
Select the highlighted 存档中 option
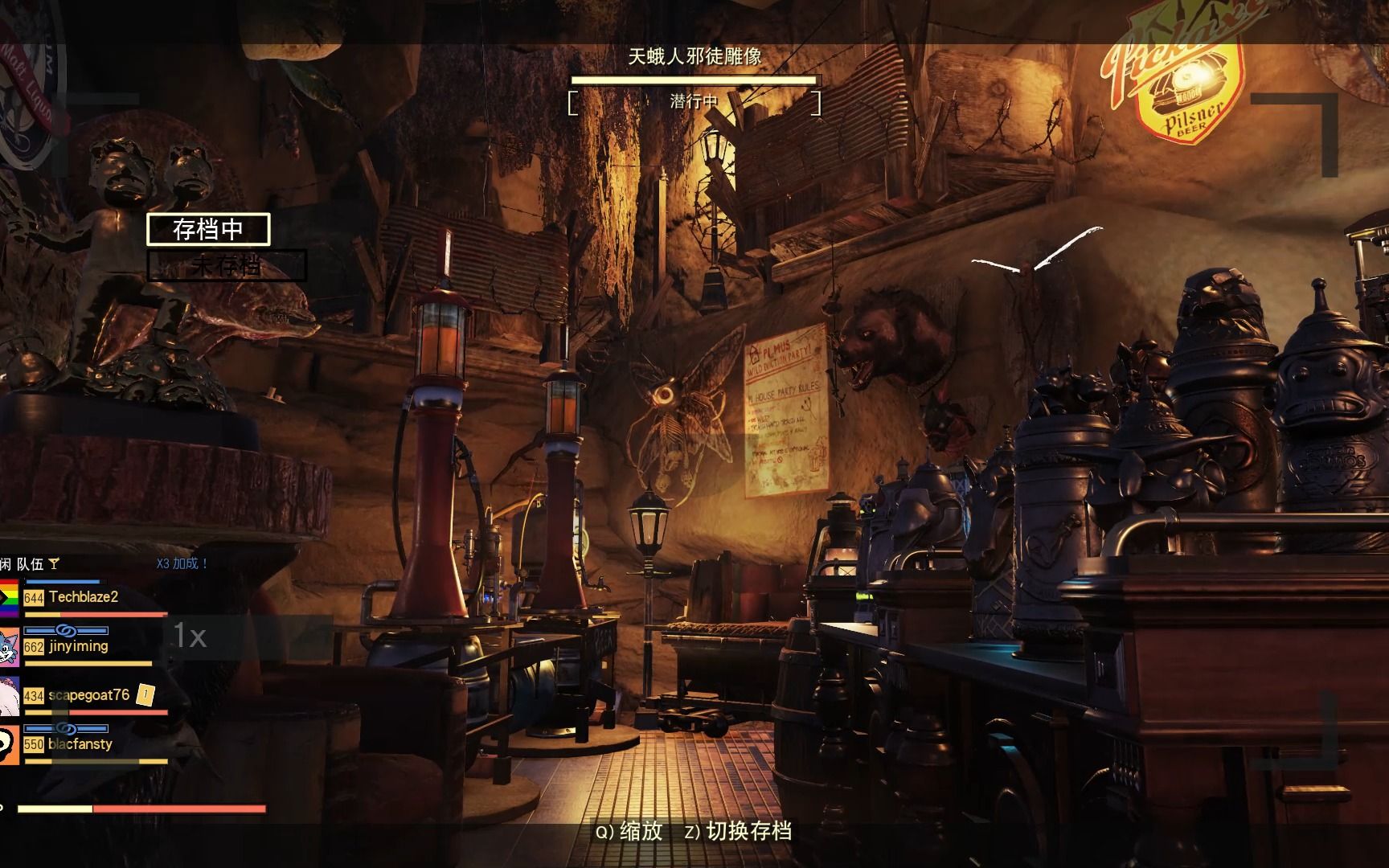tap(208, 229)
